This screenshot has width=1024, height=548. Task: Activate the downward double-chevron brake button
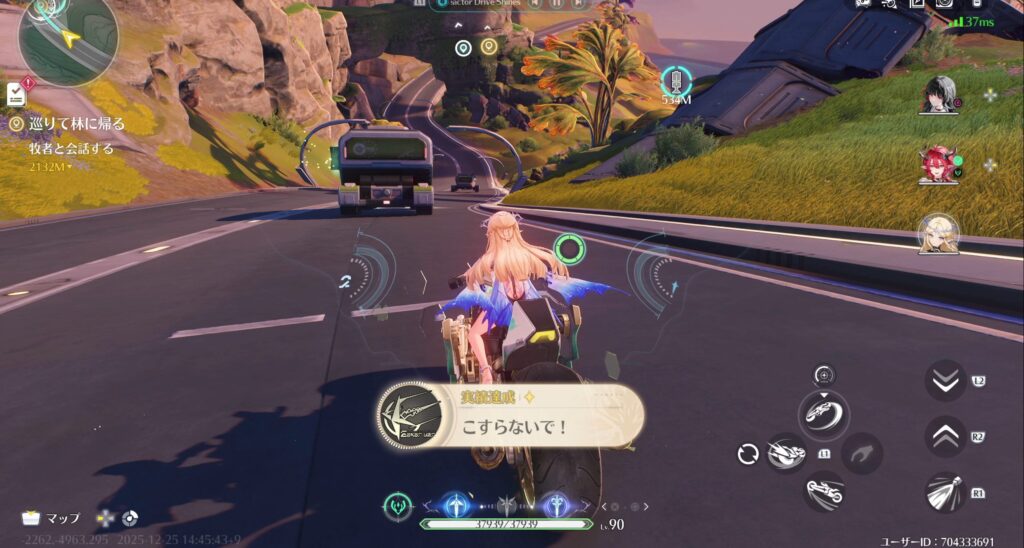point(945,381)
